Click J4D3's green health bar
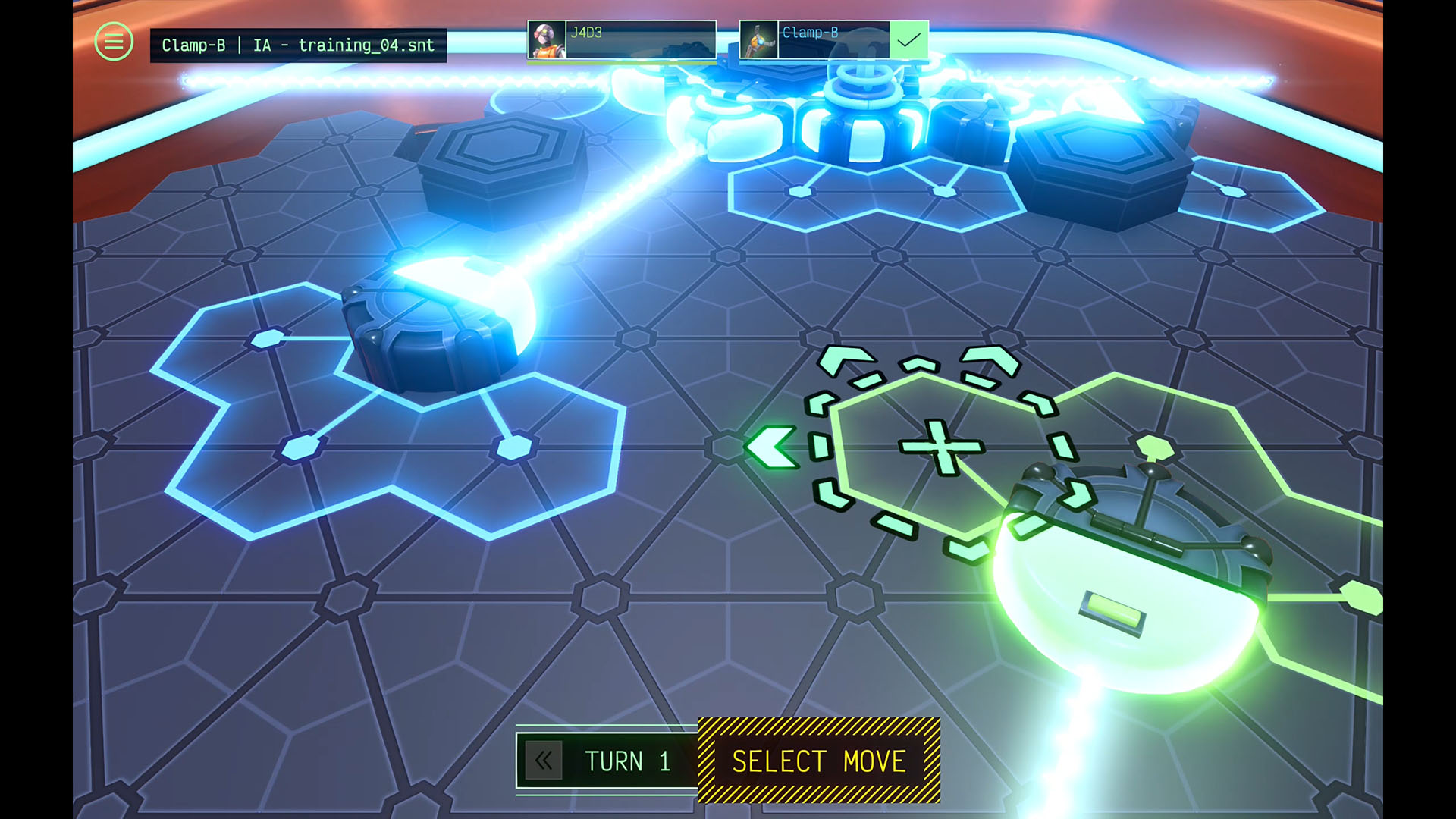 pos(622,62)
